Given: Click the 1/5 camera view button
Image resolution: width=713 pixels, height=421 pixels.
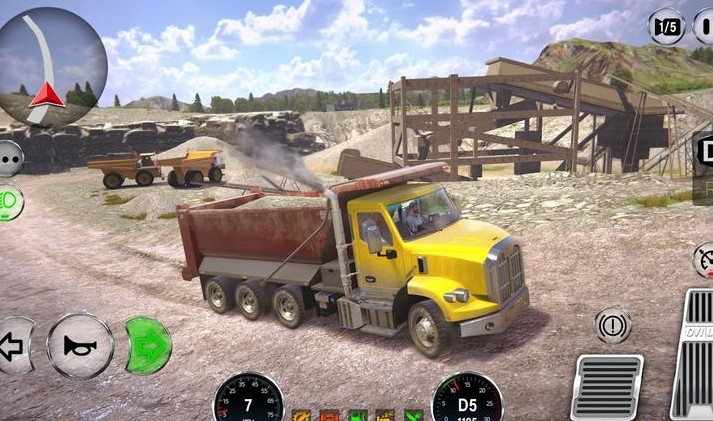Looking at the screenshot, I should (667, 26).
